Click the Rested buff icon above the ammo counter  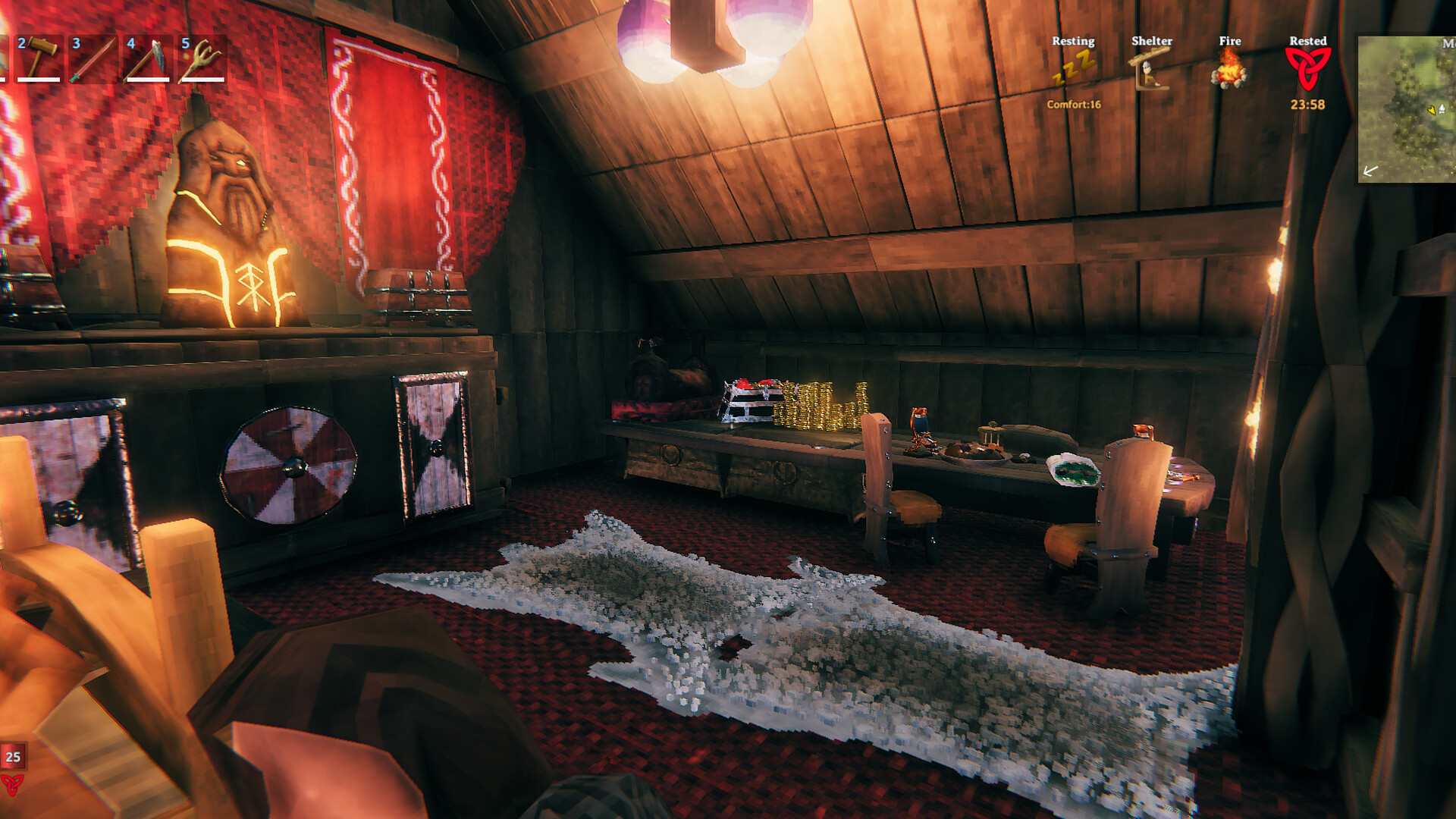13,785
